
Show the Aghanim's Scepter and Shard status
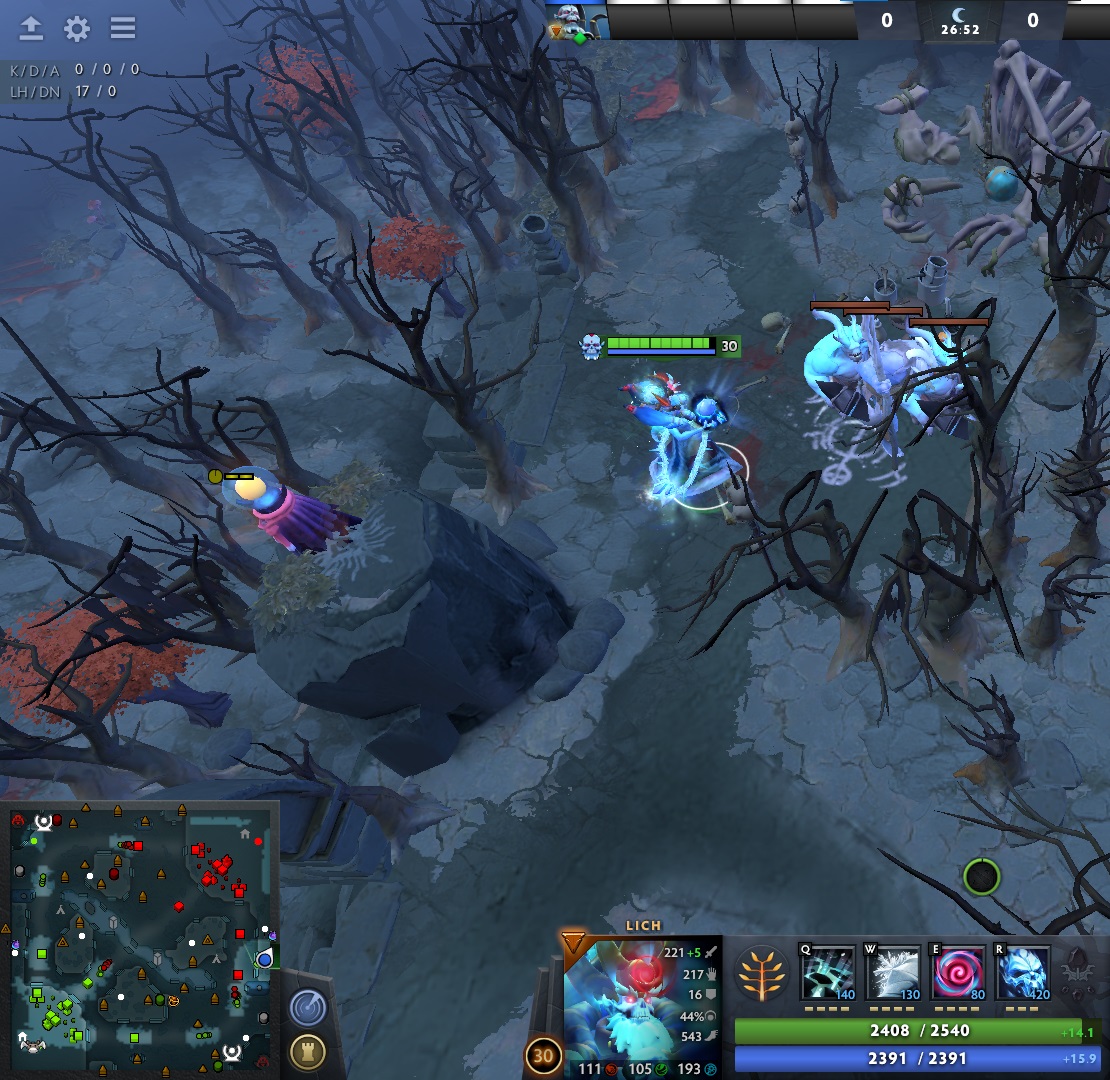(1076, 972)
